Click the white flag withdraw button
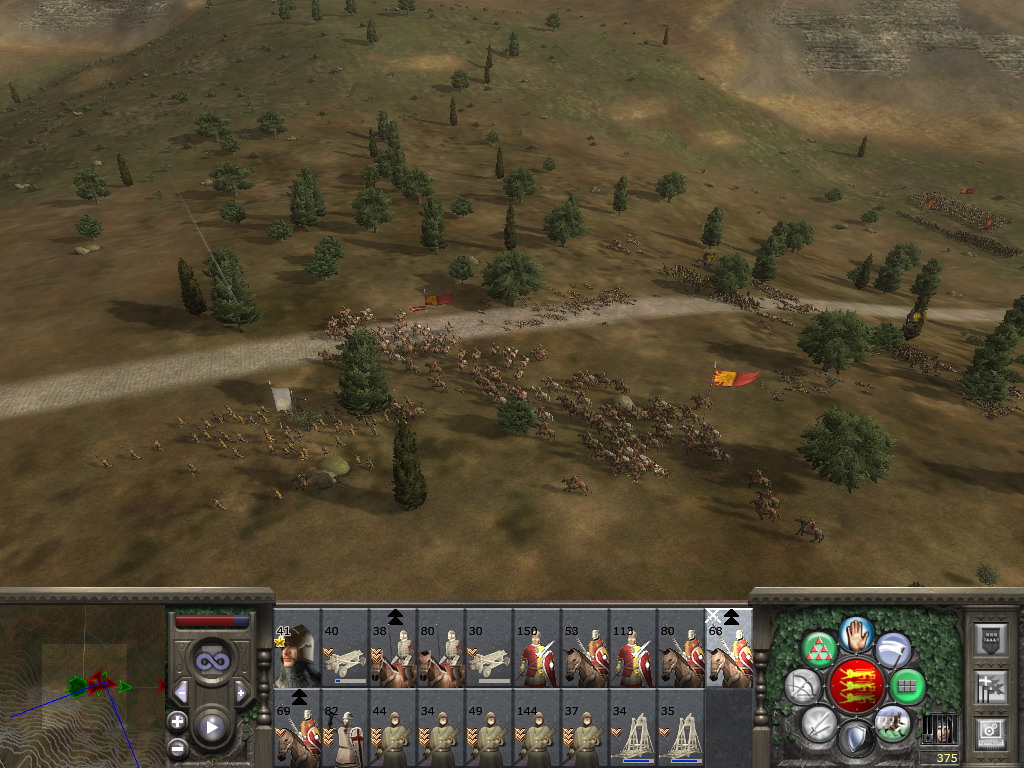 tap(893, 651)
